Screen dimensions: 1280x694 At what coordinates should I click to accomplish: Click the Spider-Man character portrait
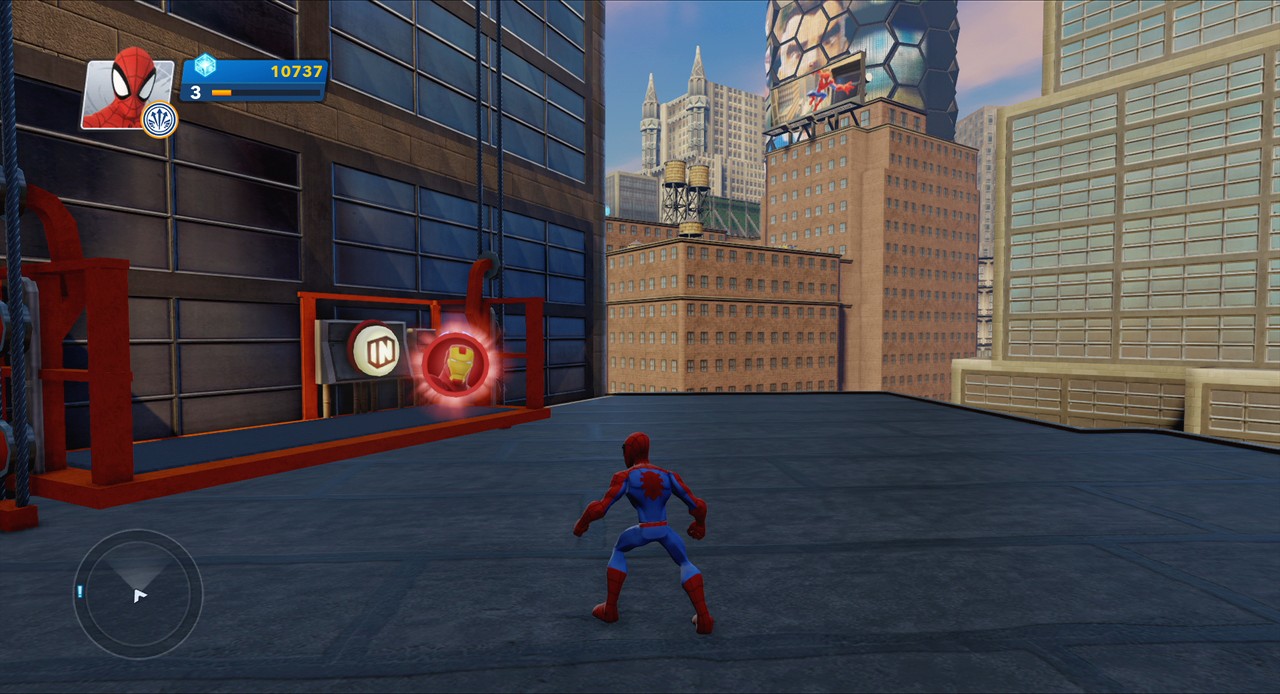pos(126,90)
